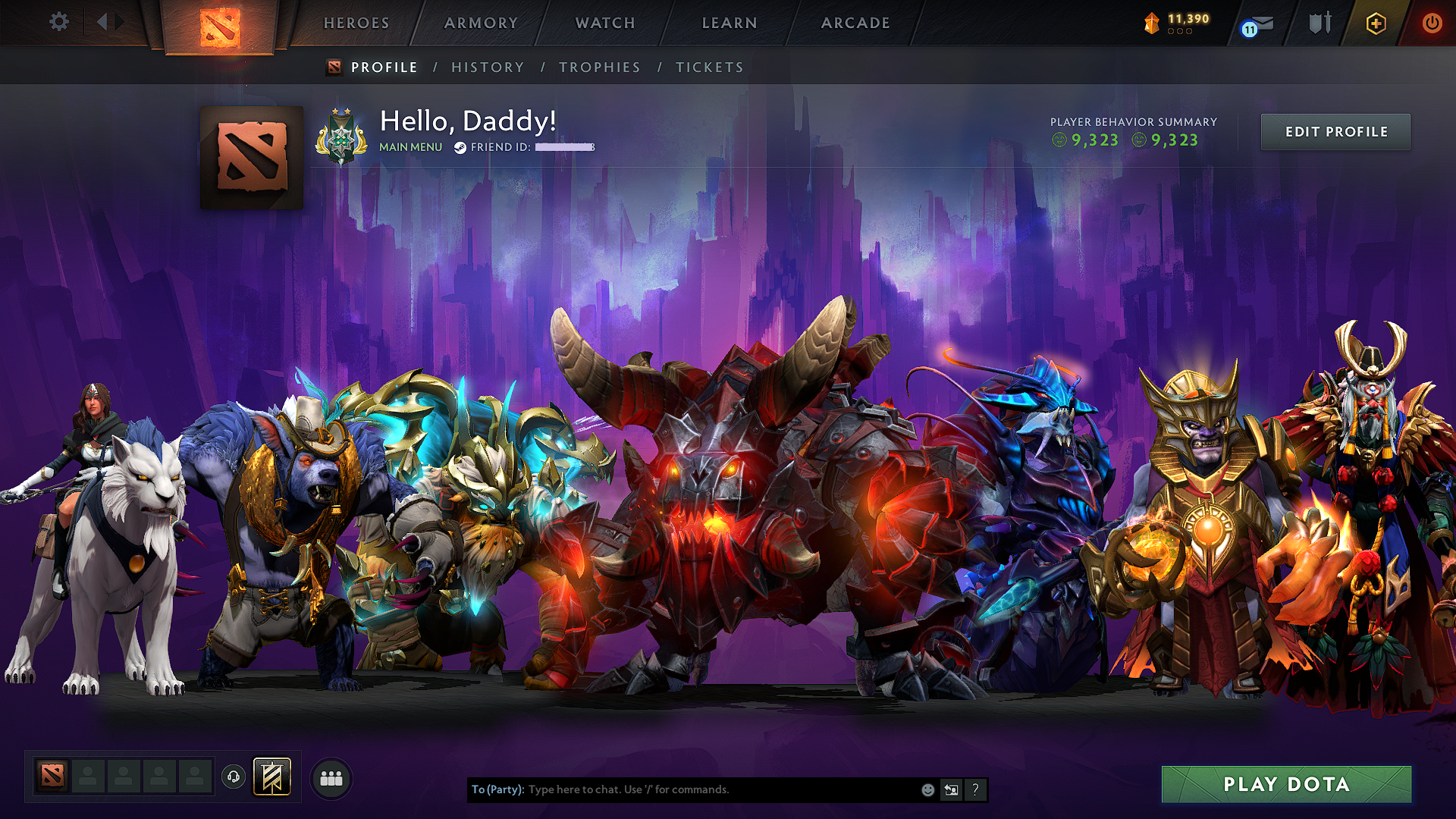The width and height of the screenshot is (1456, 819).
Task: Click the EDIT PROFILE button
Action: coord(1335,131)
